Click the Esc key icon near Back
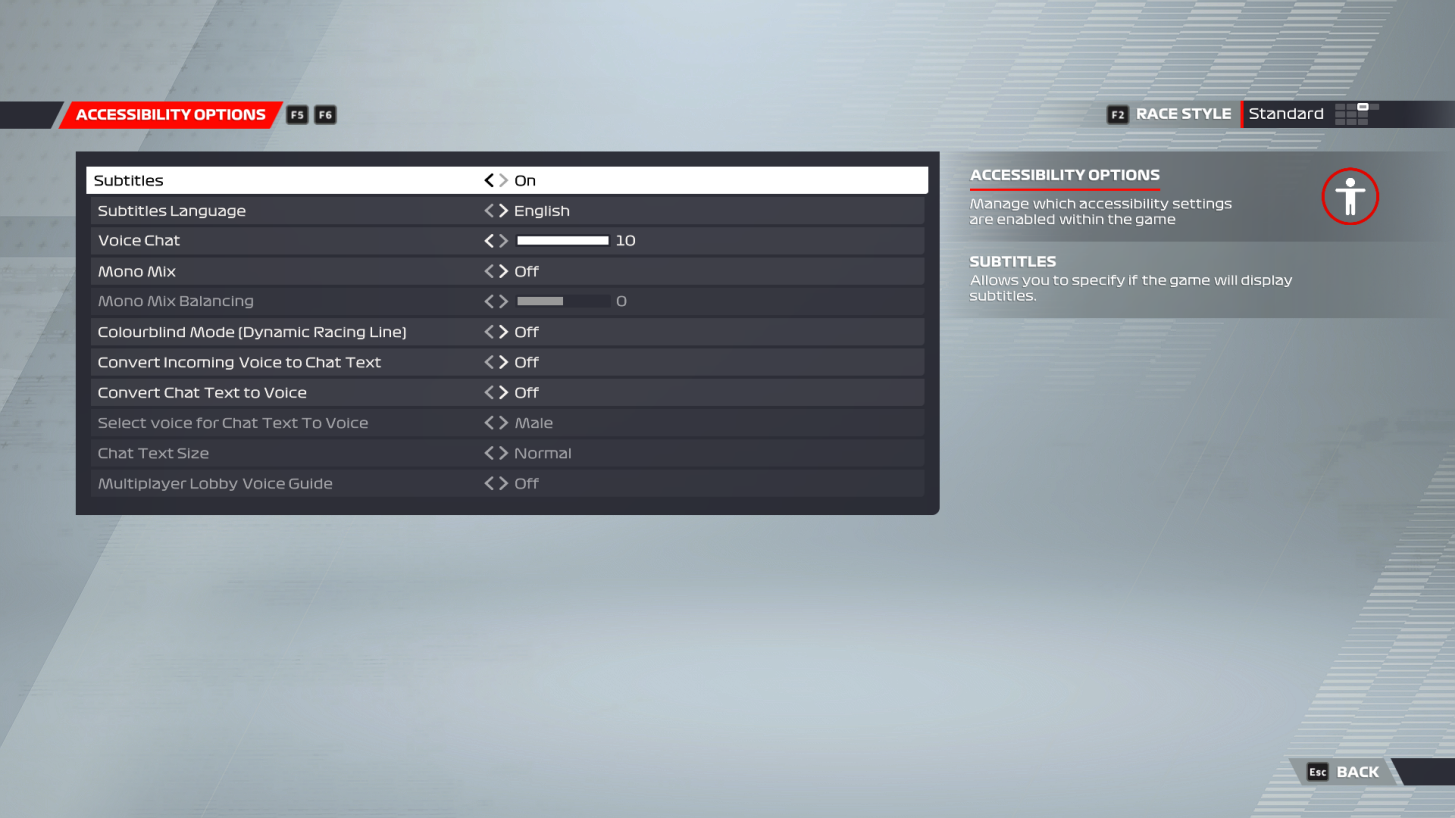Image resolution: width=1455 pixels, height=818 pixels. pyautogui.click(x=1317, y=771)
